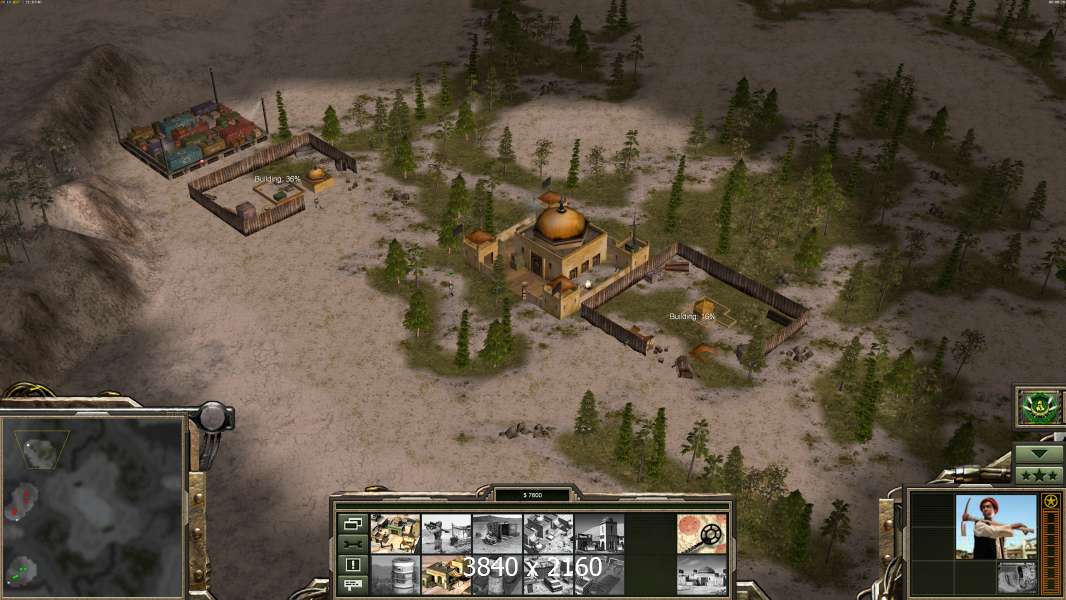Image resolution: width=1066 pixels, height=600 pixels.
Task: Select the small grayscale icon under portrait
Action: pos(1016,576)
